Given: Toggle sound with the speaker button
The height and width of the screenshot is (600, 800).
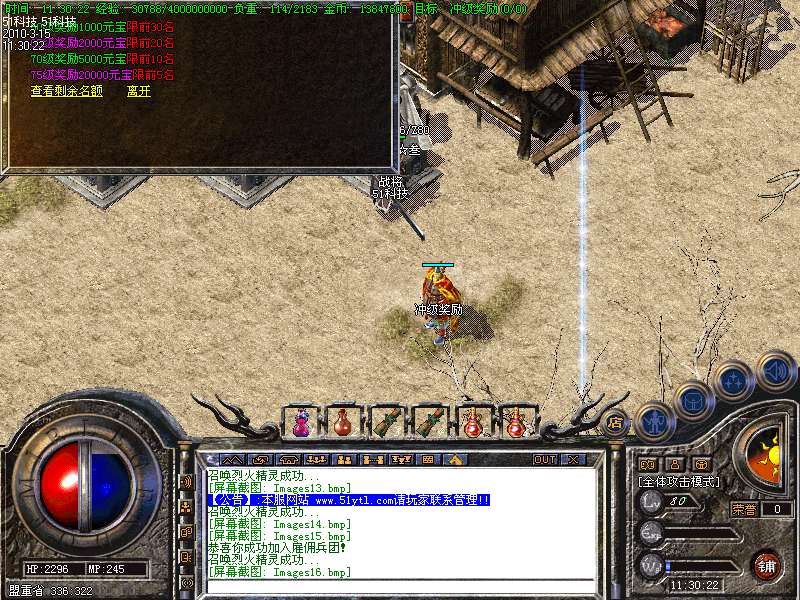Looking at the screenshot, I should click(x=774, y=370).
